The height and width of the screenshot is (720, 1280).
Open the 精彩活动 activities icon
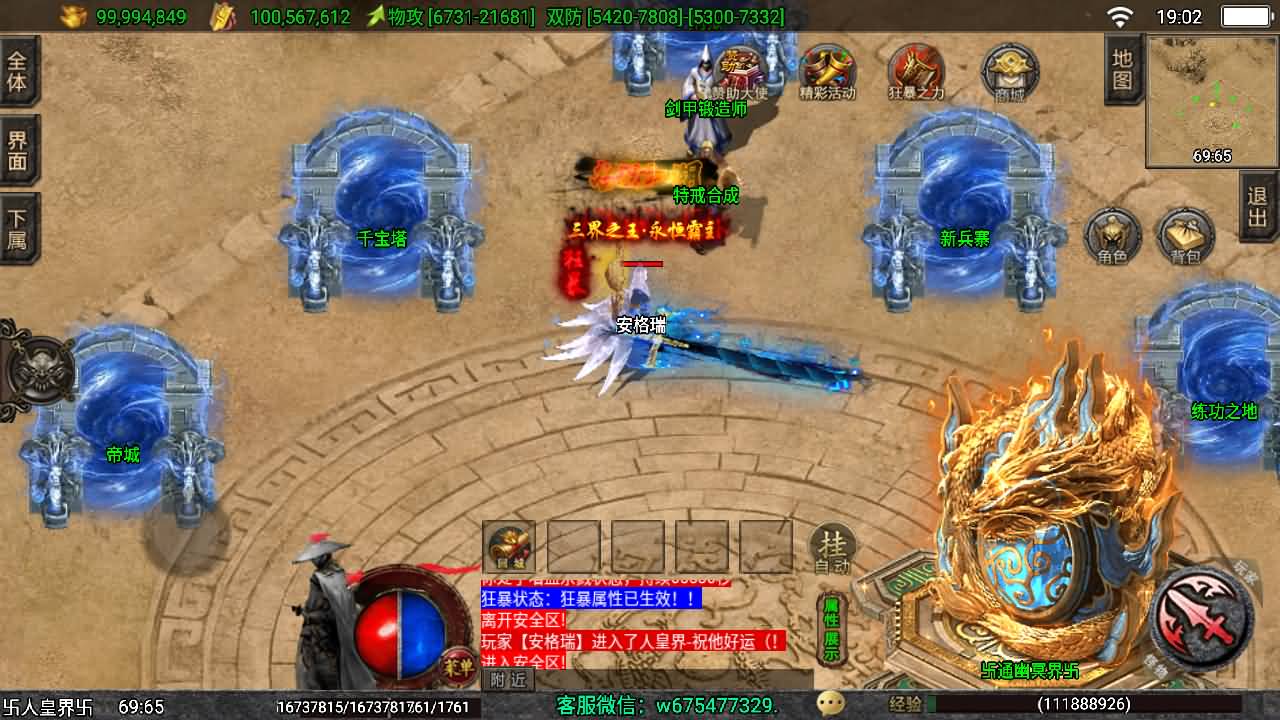click(827, 70)
